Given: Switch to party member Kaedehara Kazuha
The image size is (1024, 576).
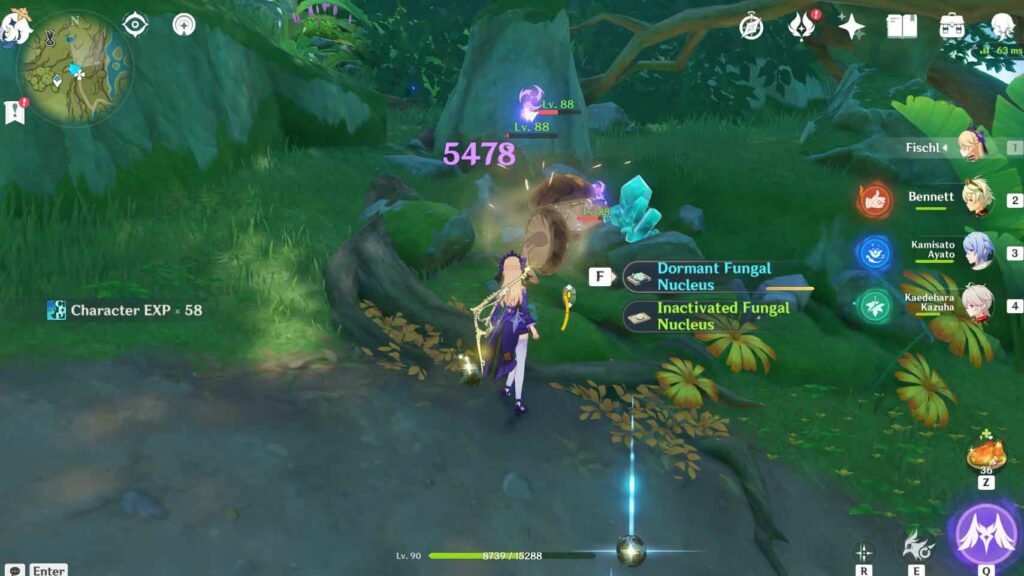Looking at the screenshot, I should (x=976, y=305).
